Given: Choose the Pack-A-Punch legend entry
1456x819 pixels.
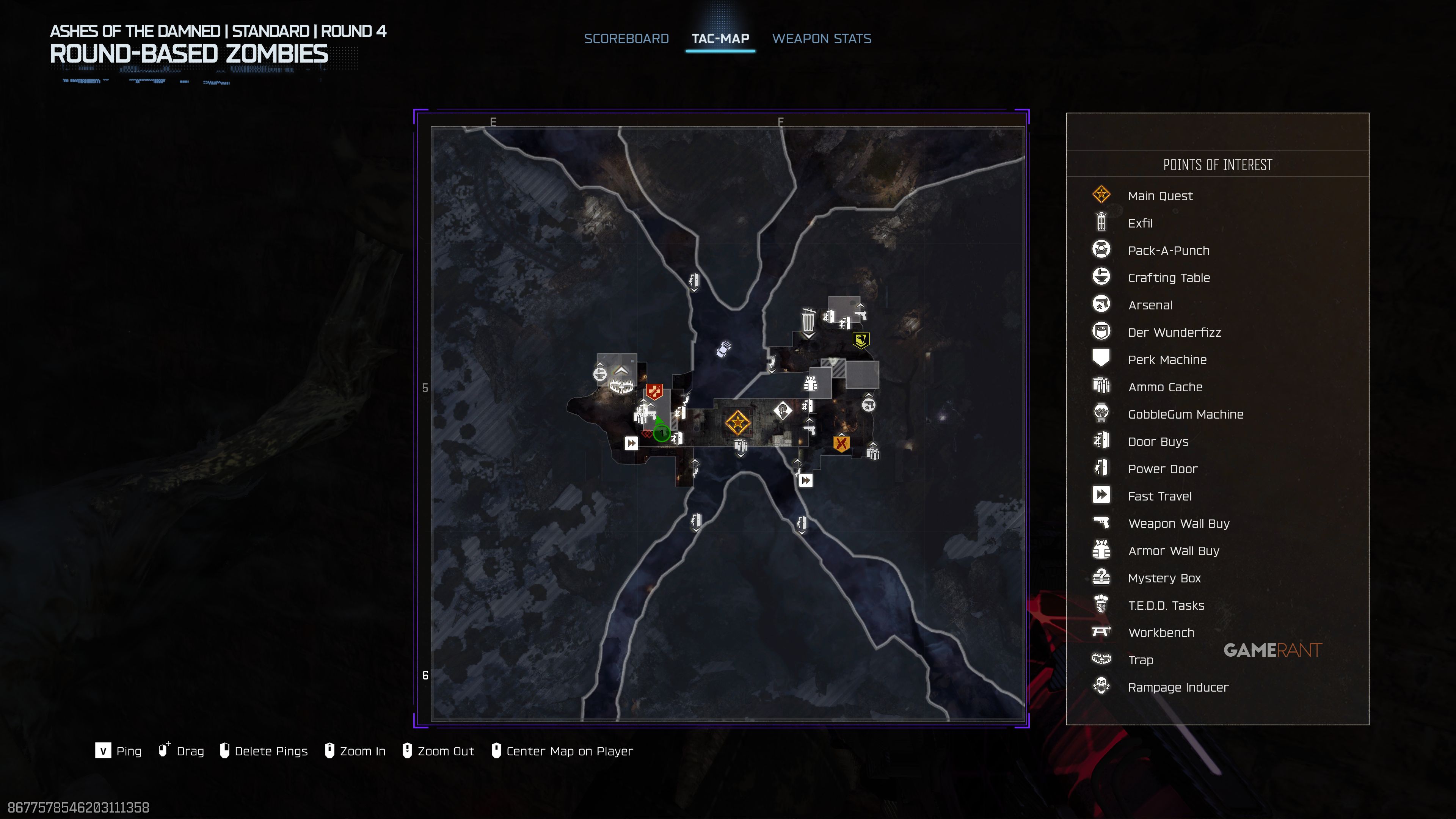Looking at the screenshot, I should 1168,250.
